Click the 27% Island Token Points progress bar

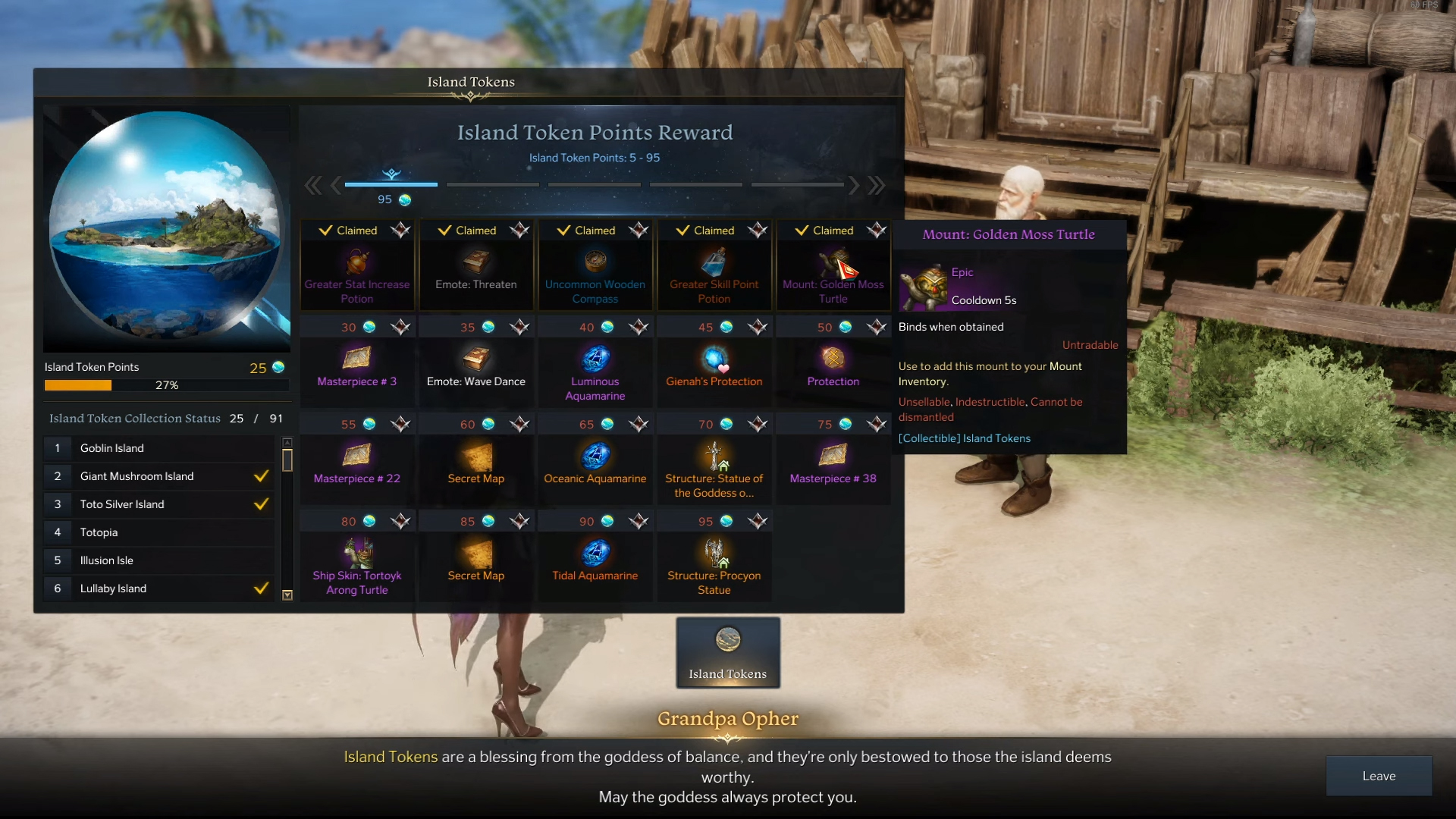(x=166, y=385)
